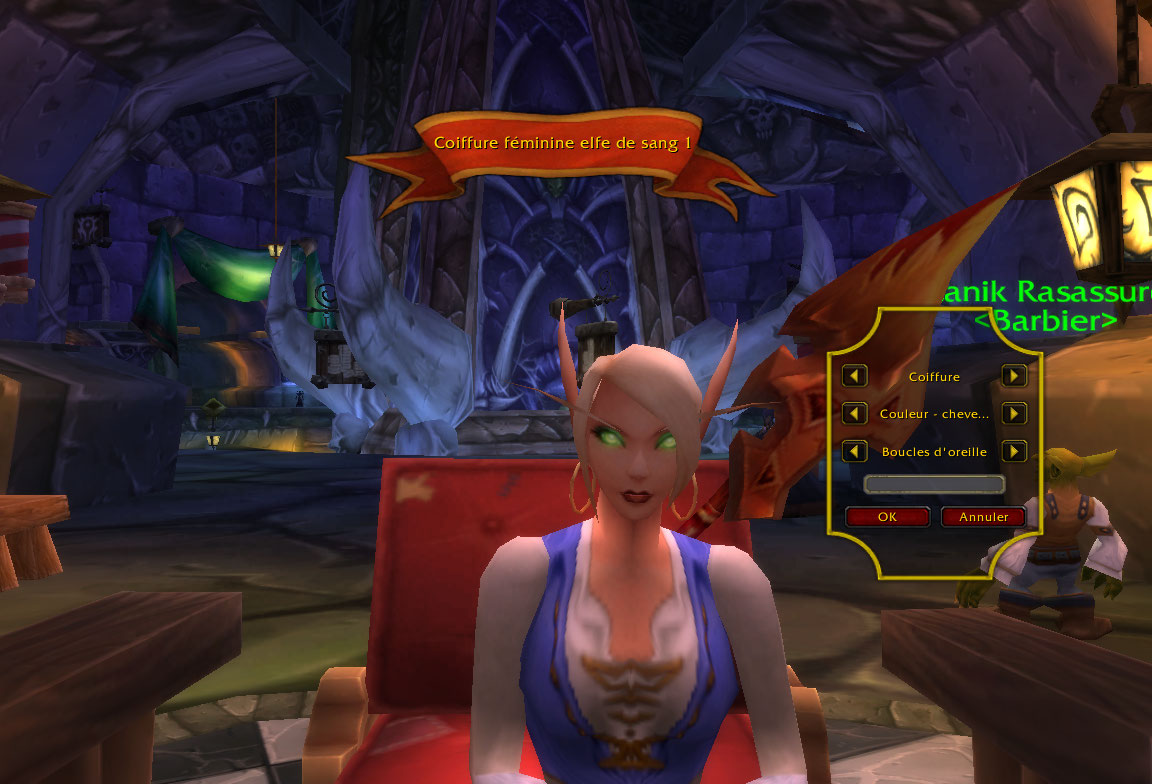The width and height of the screenshot is (1152, 784).
Task: Switch to previous Boucles d'oreille option
Action: click(x=854, y=451)
